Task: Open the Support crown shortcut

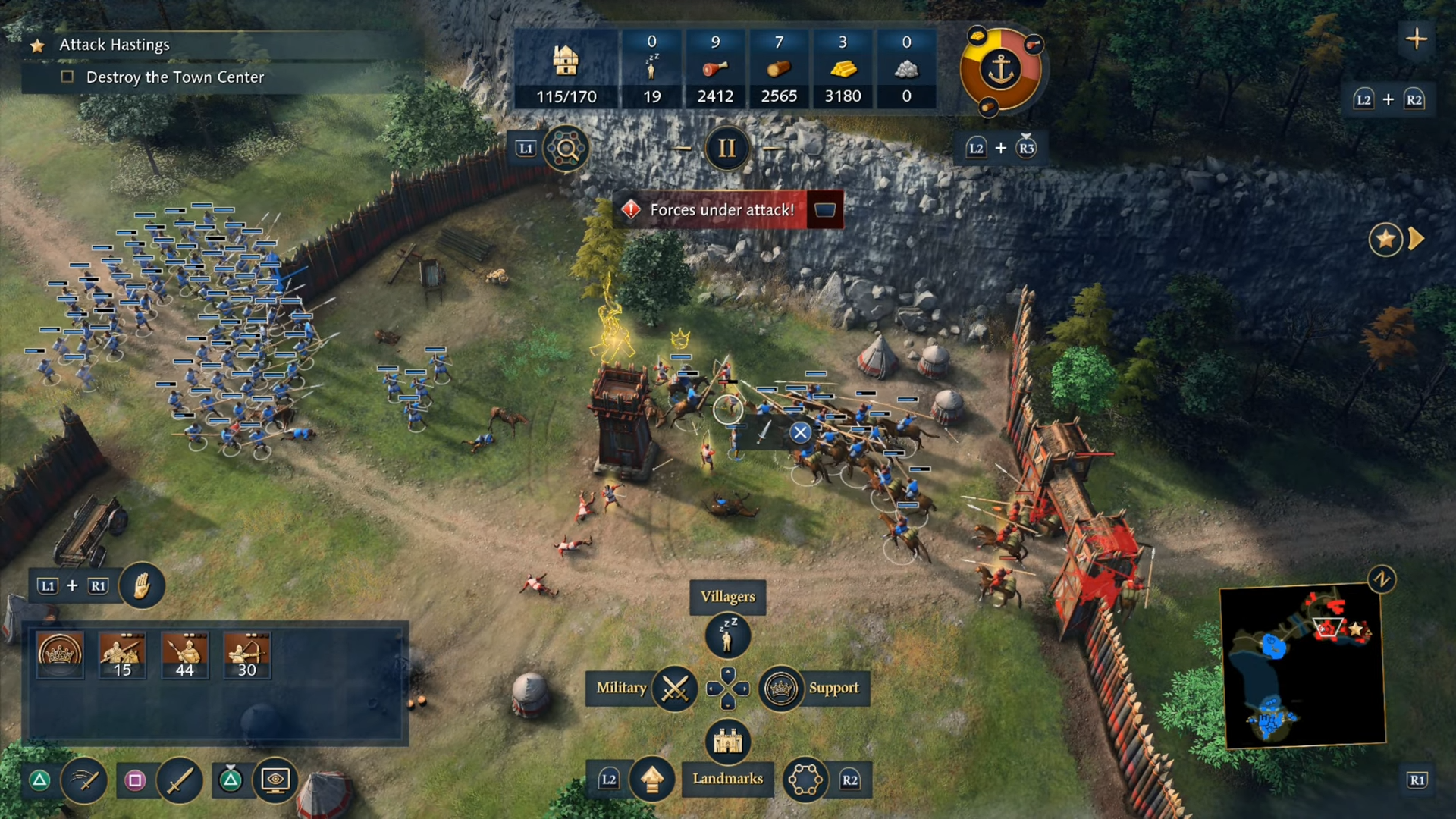Action: point(780,688)
